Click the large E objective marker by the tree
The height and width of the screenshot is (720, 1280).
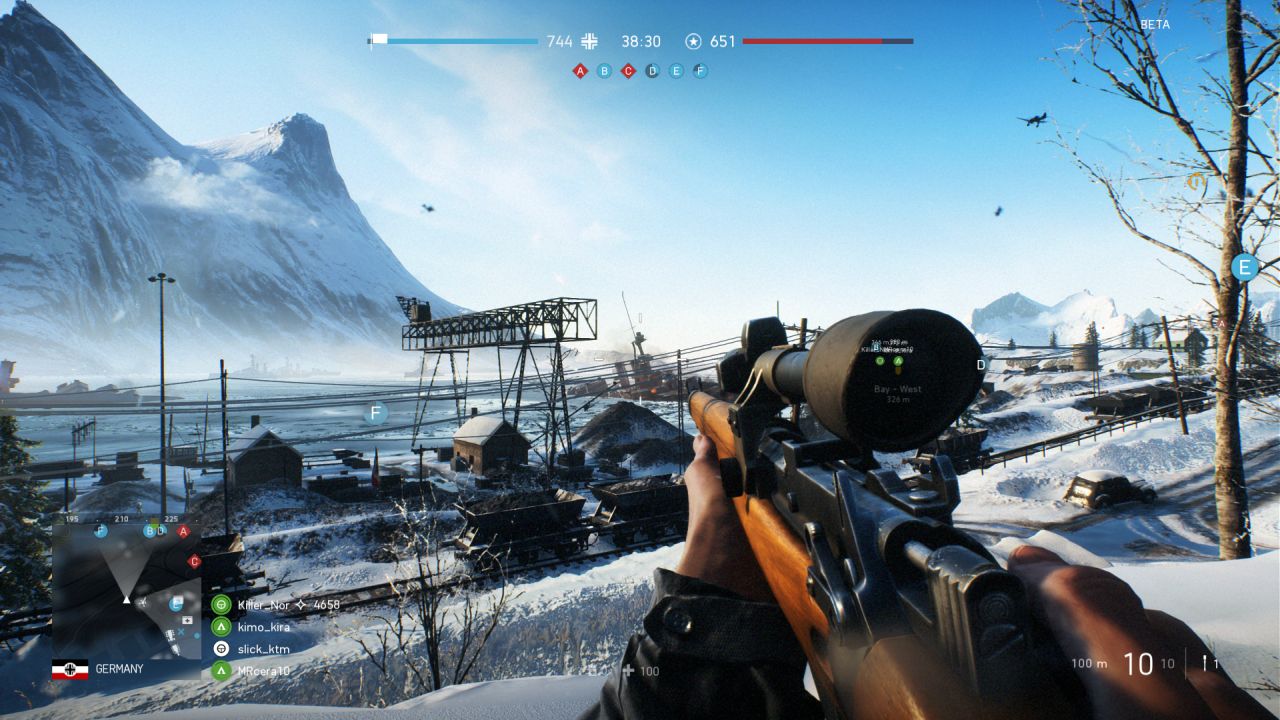[x=1244, y=267]
